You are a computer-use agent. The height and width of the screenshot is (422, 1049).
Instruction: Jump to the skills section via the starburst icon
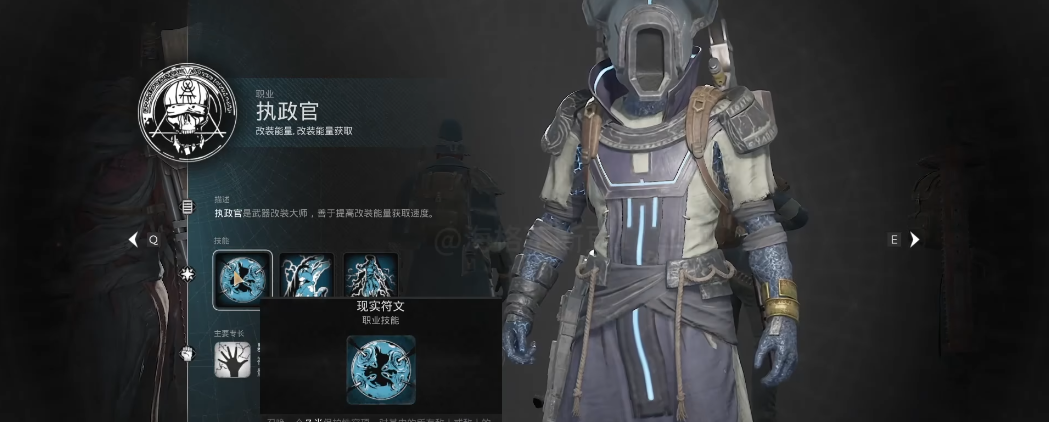pyautogui.click(x=187, y=274)
